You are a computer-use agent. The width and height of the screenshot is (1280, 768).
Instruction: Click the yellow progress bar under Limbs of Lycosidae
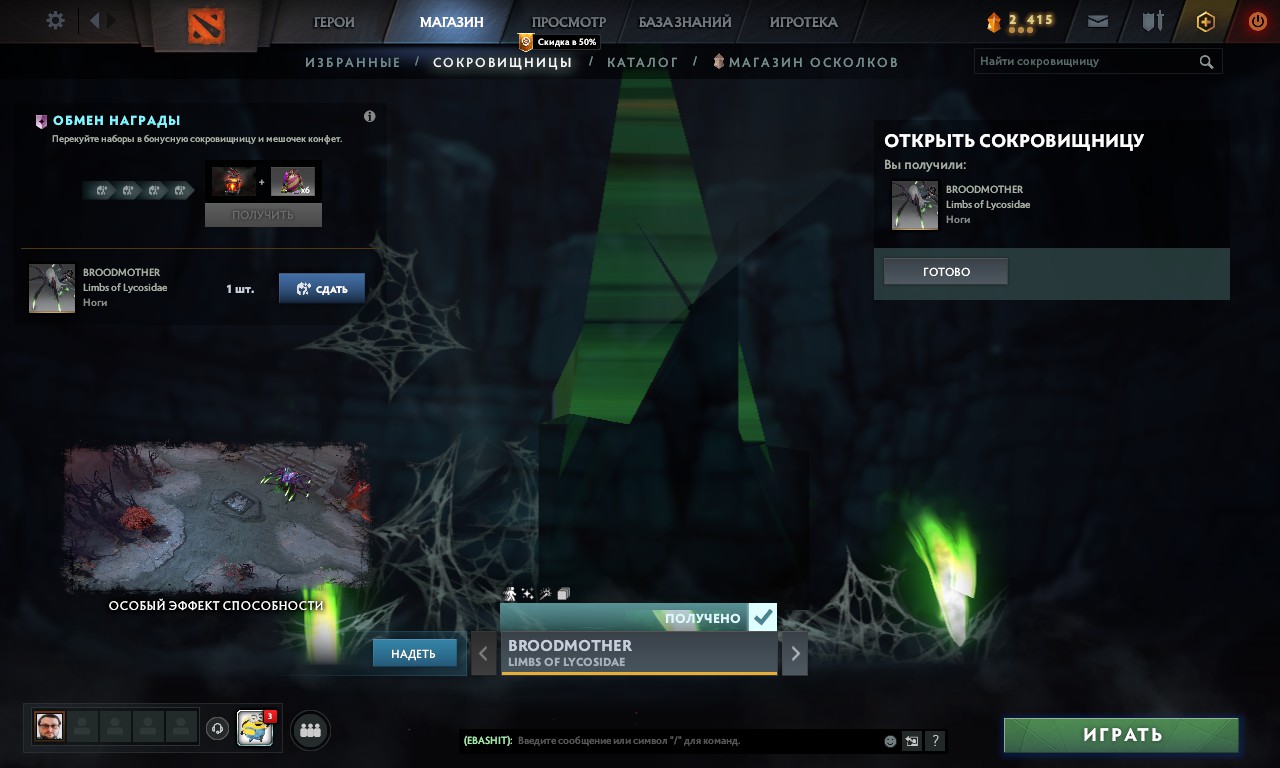[x=639, y=674]
